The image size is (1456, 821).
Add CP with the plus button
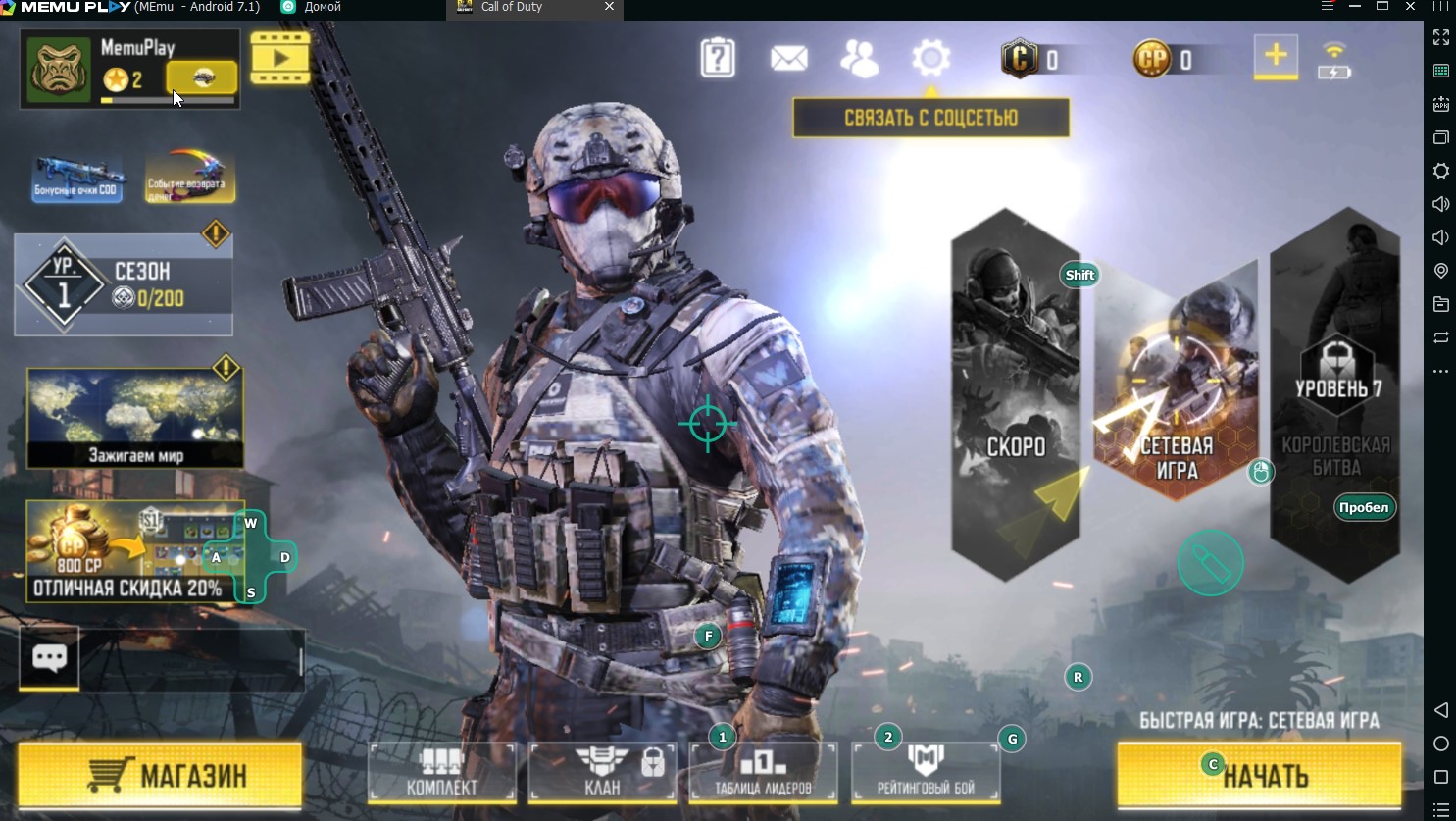coord(1276,57)
